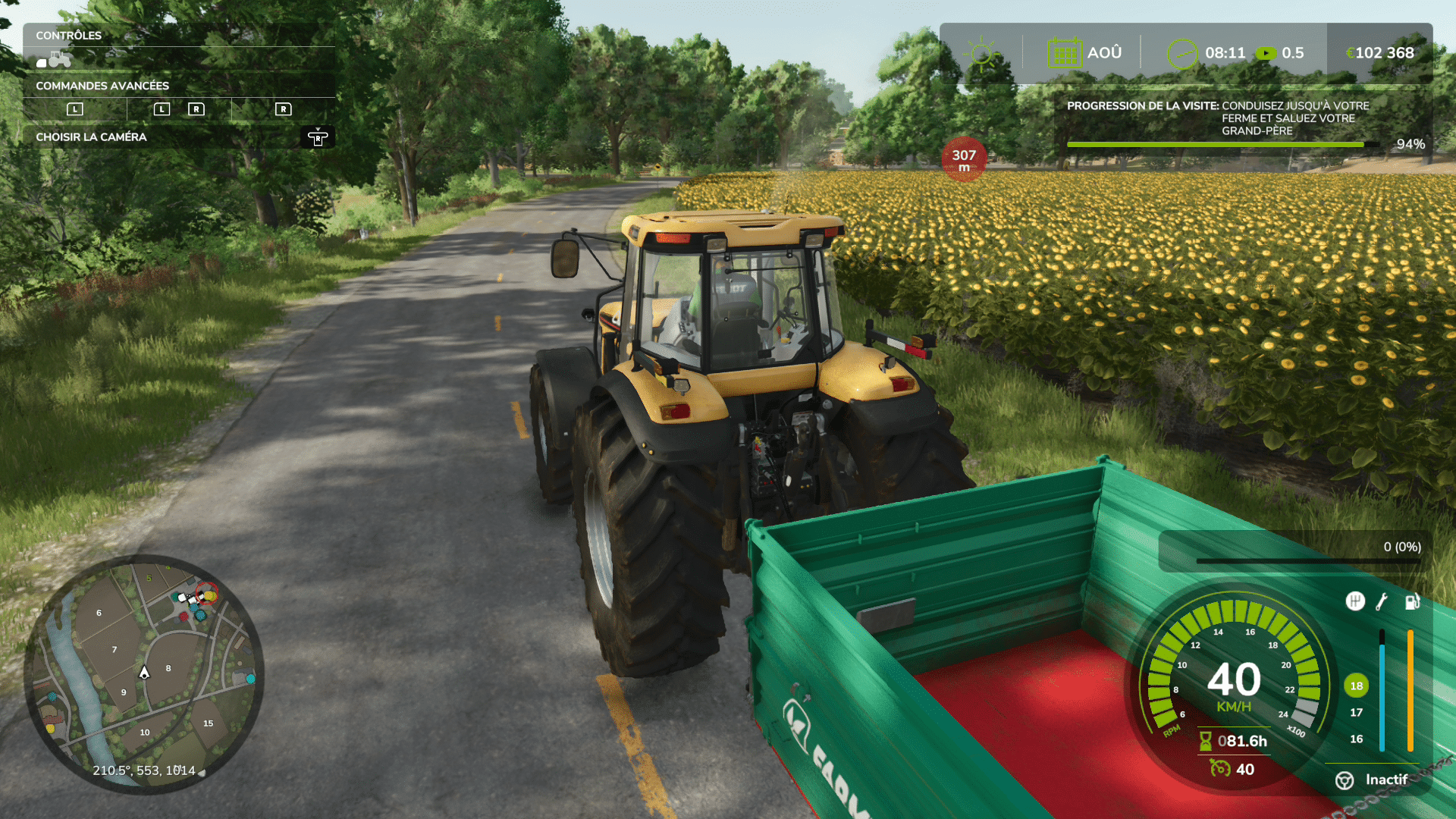
Task: Click the red destination circle on the minimap
Action: (x=207, y=592)
